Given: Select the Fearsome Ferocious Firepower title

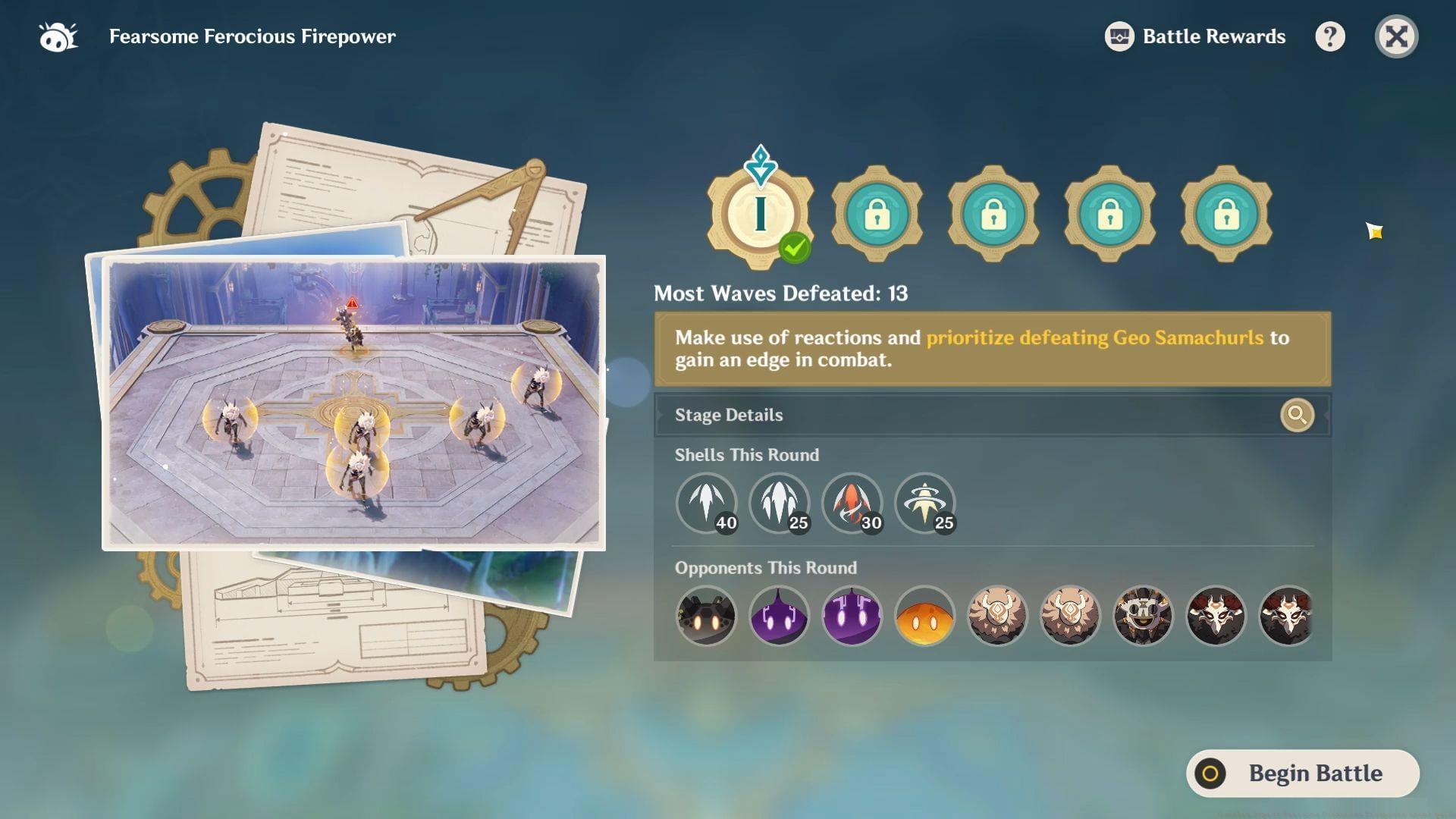Looking at the screenshot, I should click(x=253, y=36).
